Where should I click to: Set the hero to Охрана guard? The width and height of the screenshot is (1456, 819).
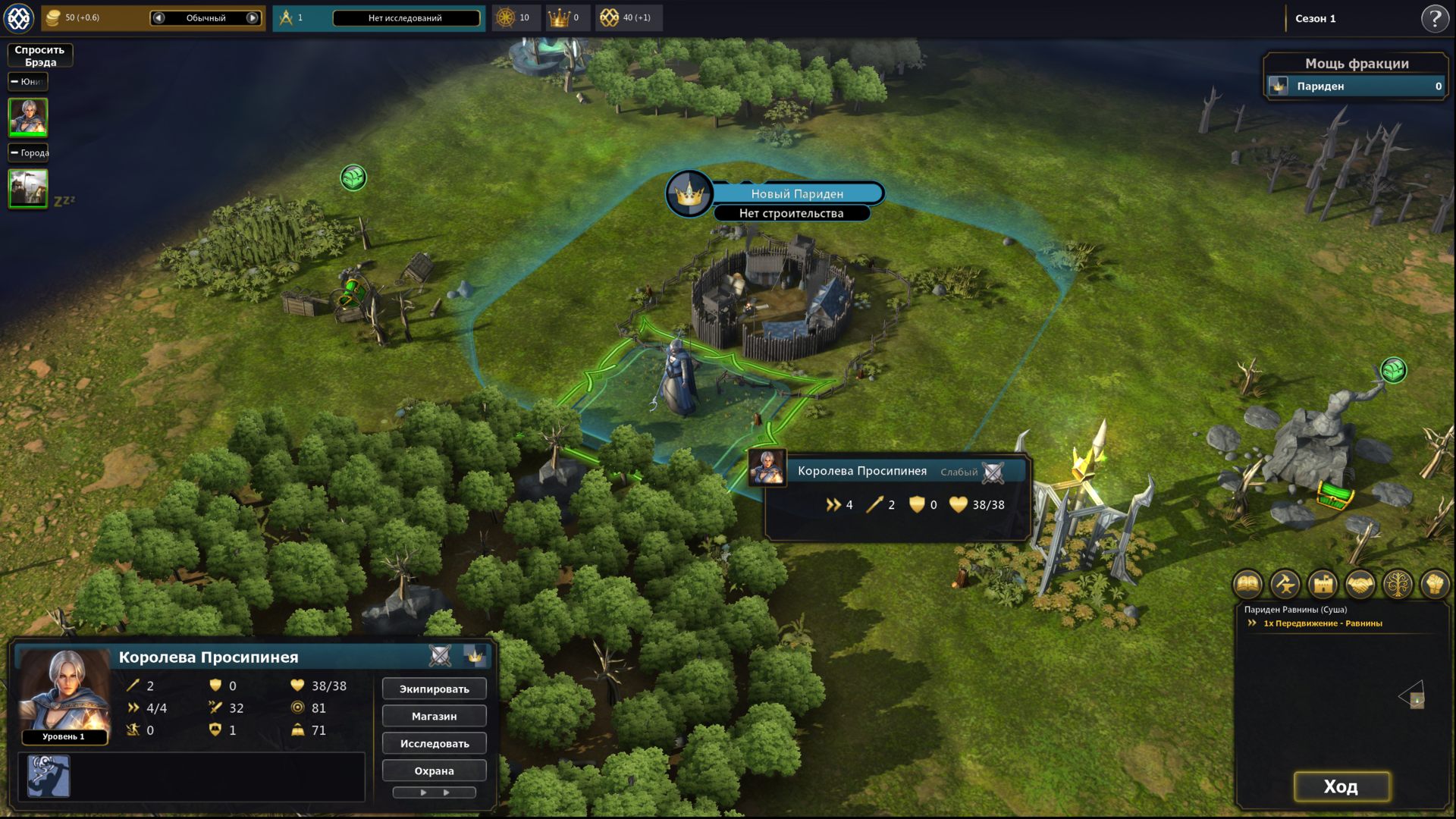pyautogui.click(x=434, y=770)
